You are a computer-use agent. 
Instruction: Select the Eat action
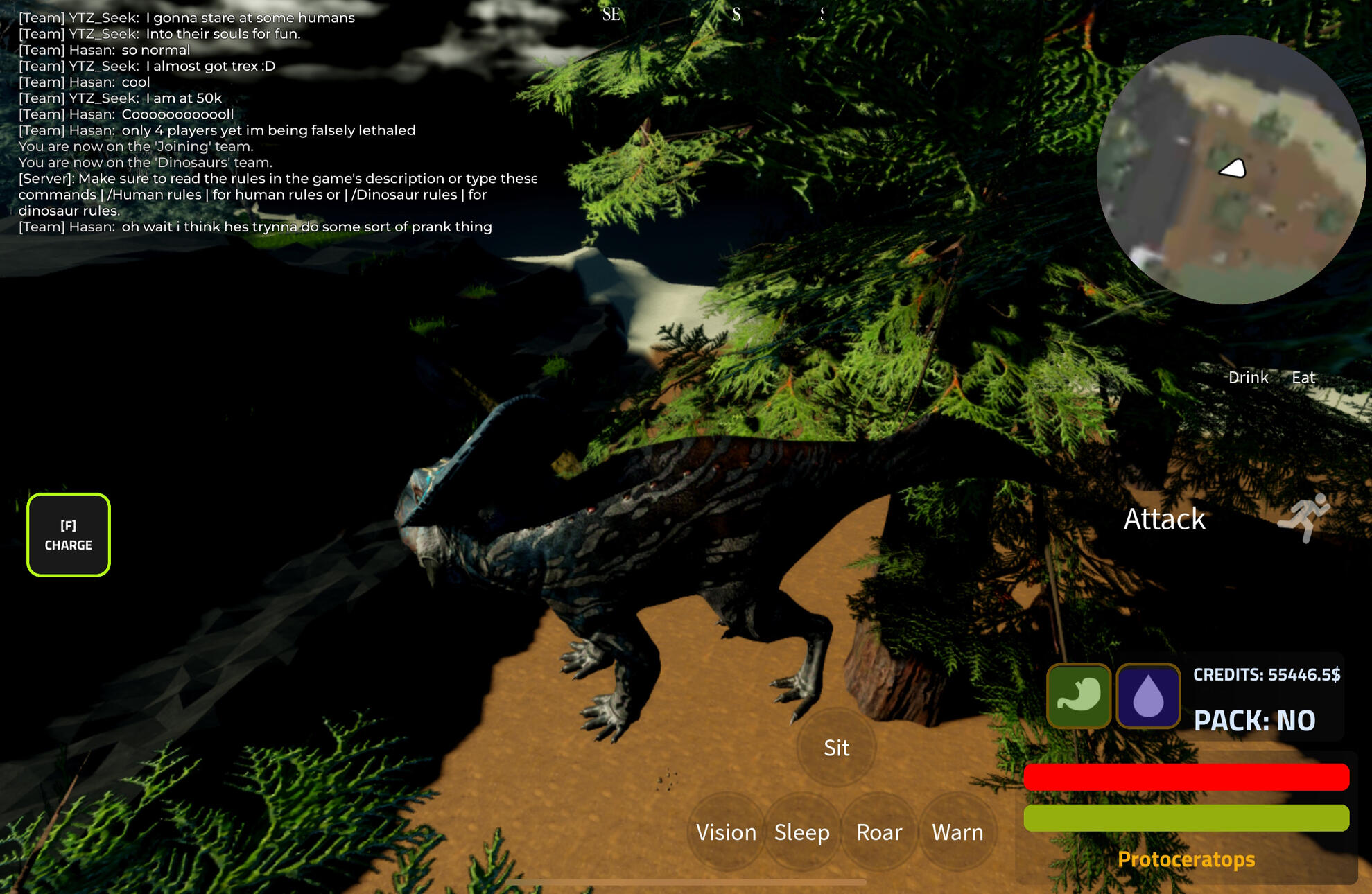(x=1303, y=378)
